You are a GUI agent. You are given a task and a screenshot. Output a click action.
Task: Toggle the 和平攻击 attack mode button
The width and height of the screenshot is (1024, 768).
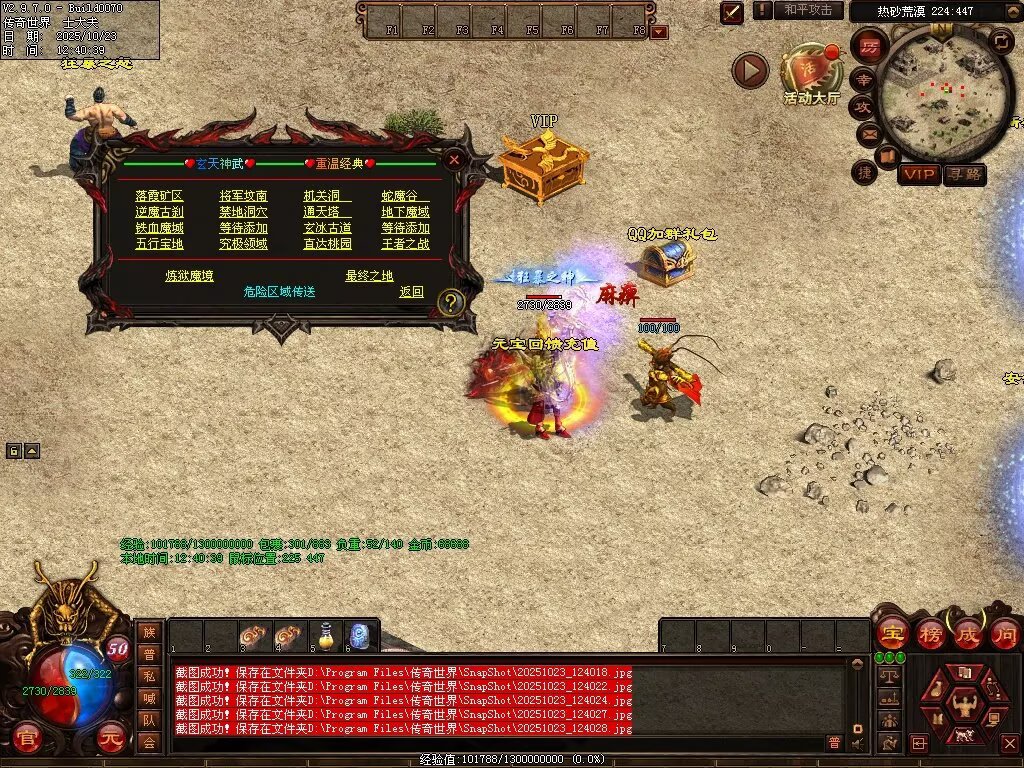(807, 10)
